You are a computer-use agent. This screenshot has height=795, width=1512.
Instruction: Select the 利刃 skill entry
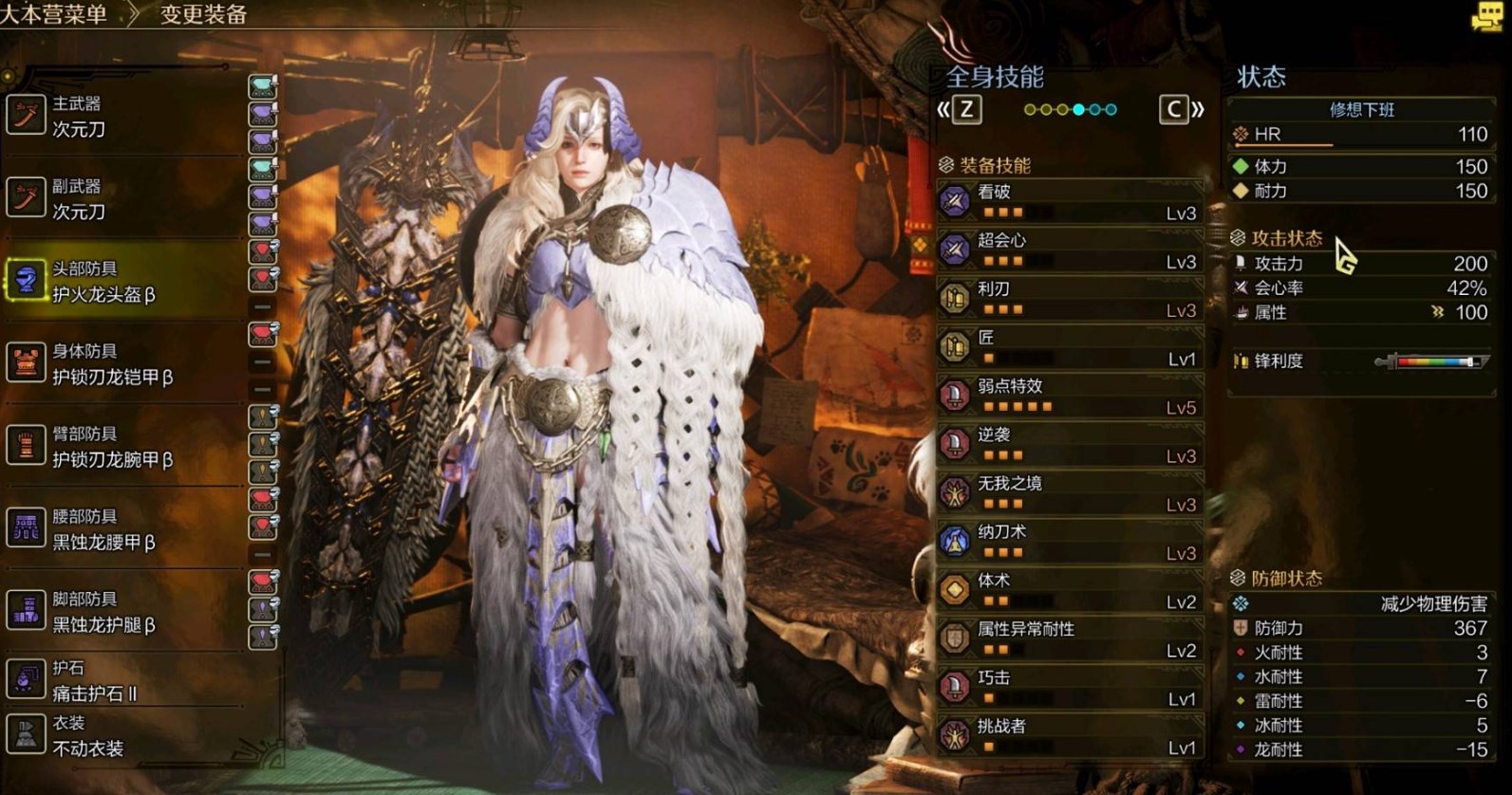[x=1070, y=298]
